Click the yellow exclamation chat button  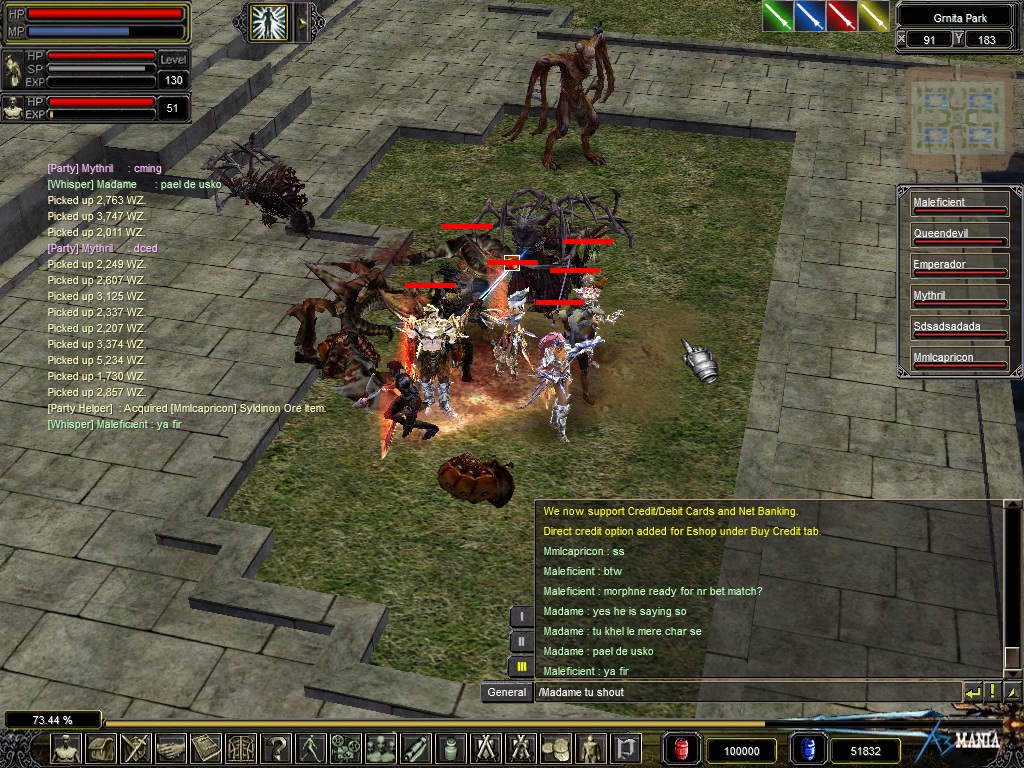pos(992,692)
